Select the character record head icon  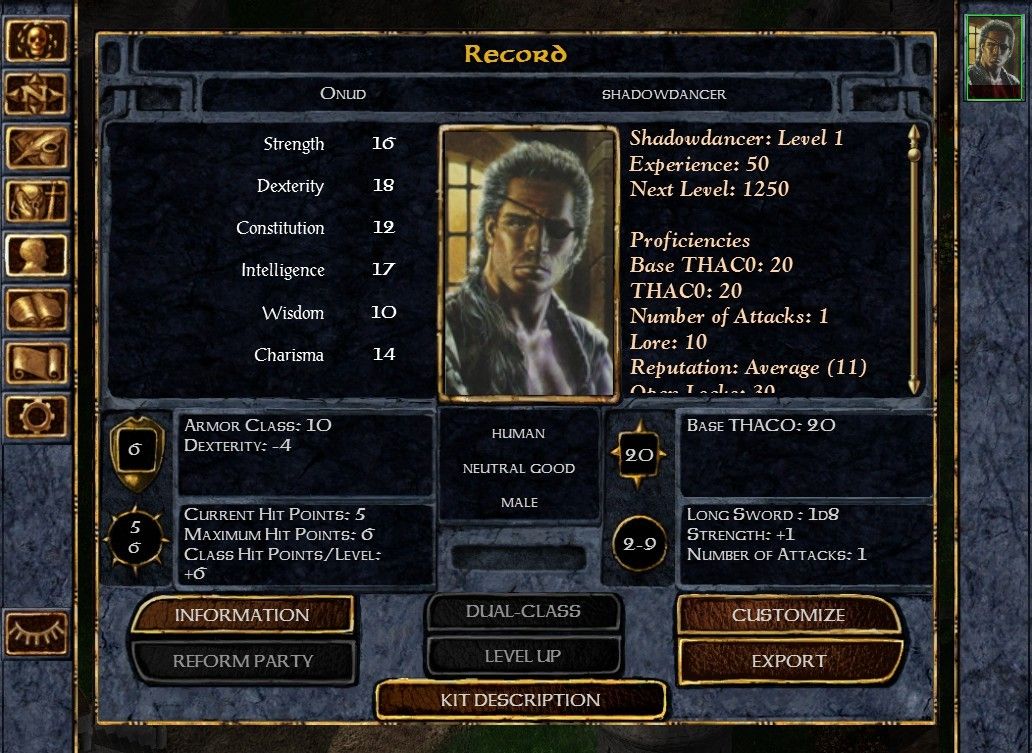[37, 254]
